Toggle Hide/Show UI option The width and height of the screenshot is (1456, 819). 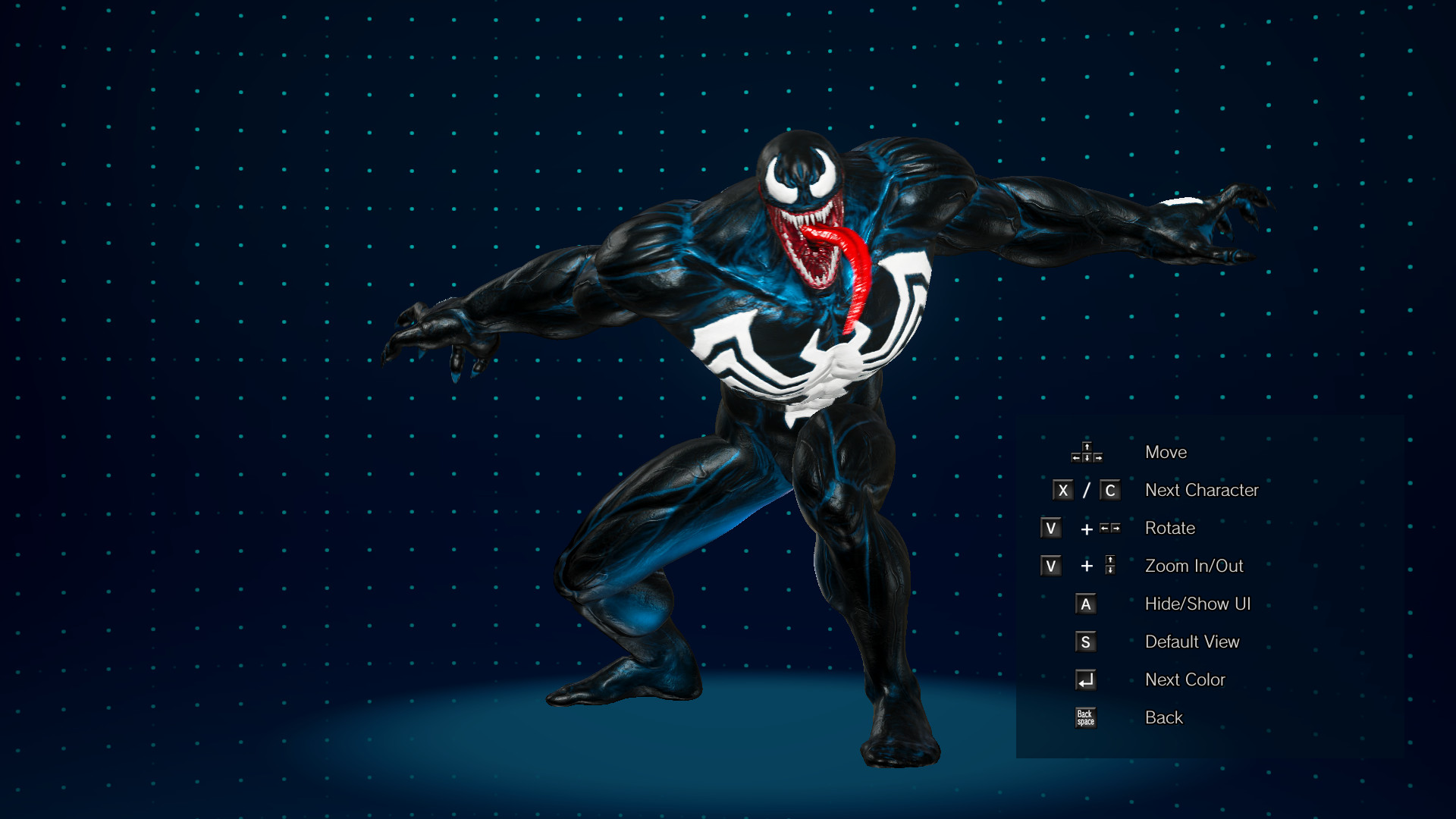(1199, 604)
